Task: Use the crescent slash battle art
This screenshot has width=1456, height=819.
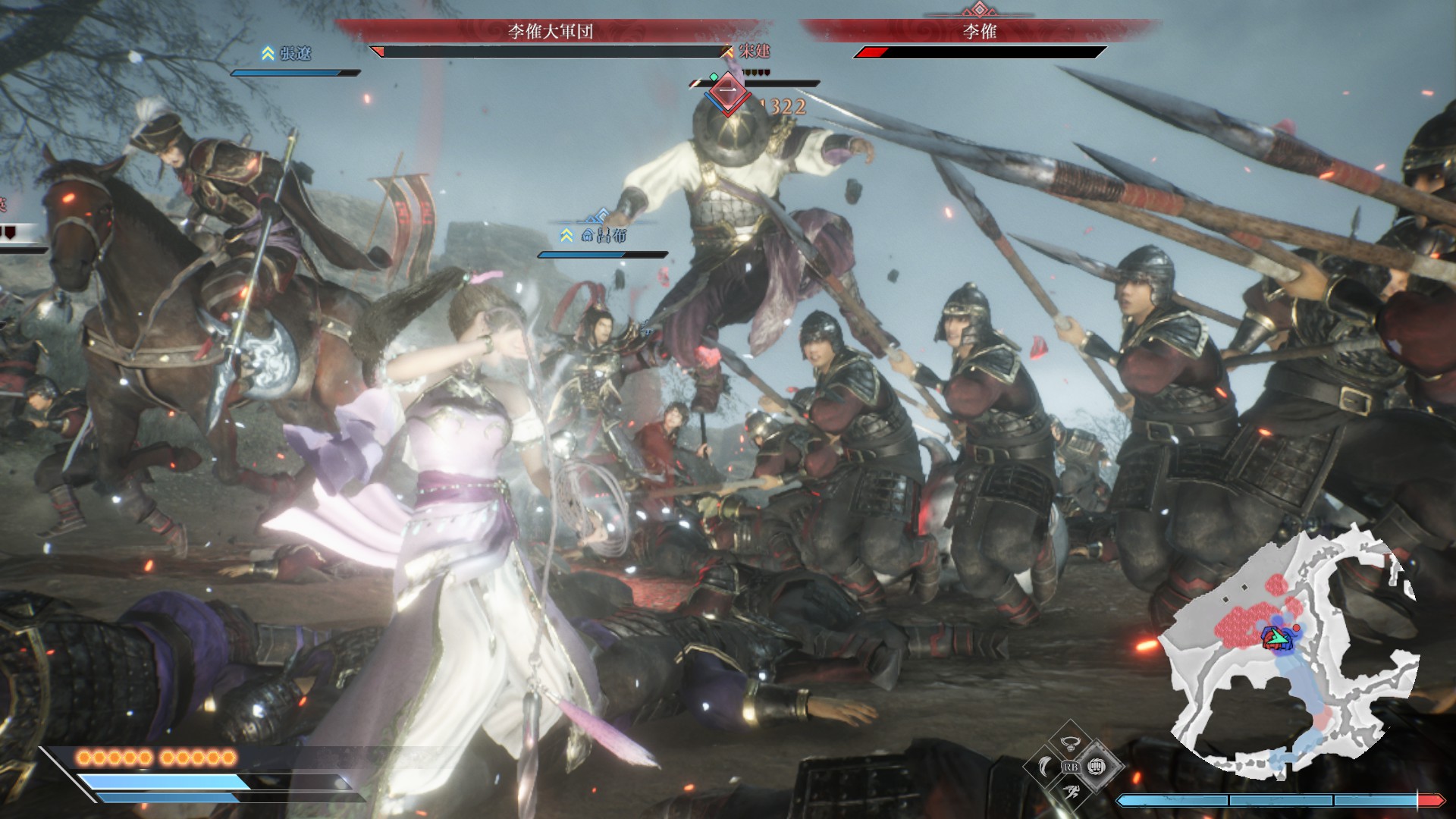Action: (x=1045, y=767)
